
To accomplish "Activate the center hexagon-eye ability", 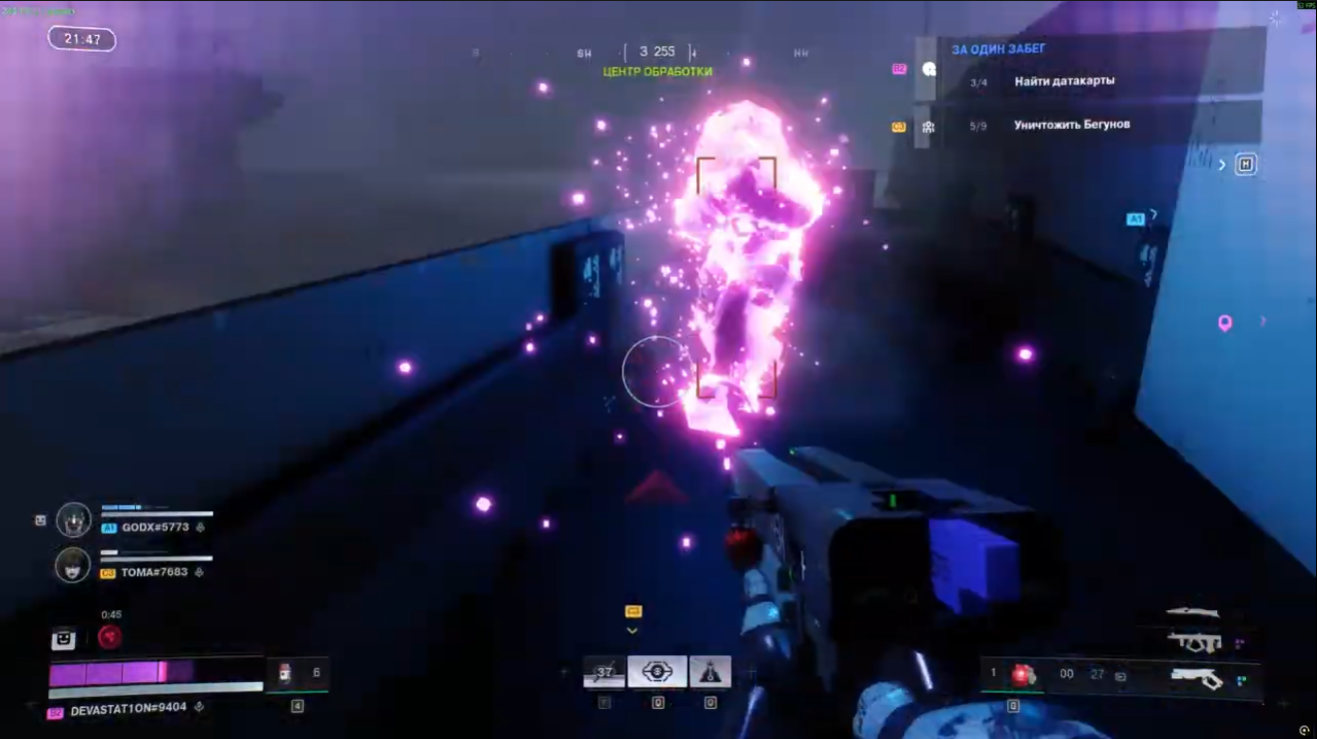I will pyautogui.click(x=657, y=672).
